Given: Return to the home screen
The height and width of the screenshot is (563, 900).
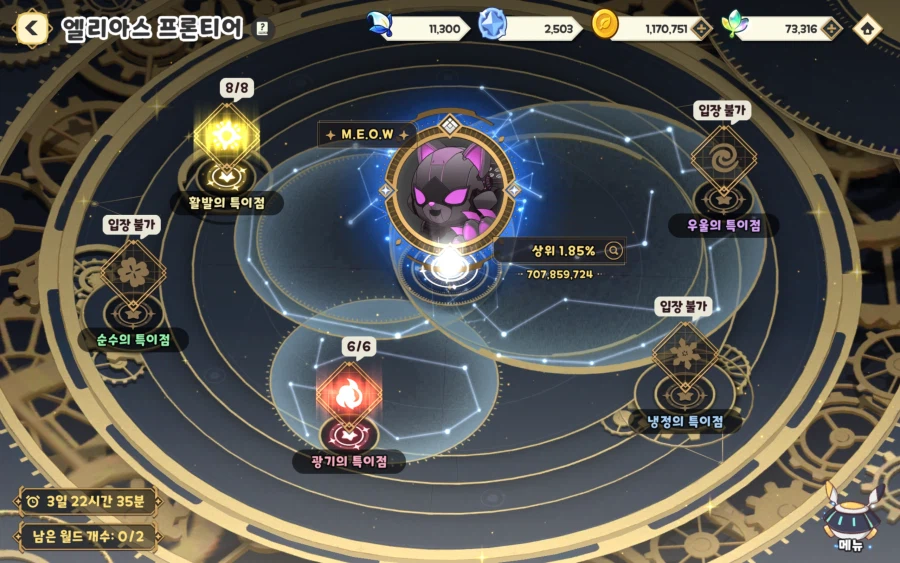Looking at the screenshot, I should [x=866, y=29].
